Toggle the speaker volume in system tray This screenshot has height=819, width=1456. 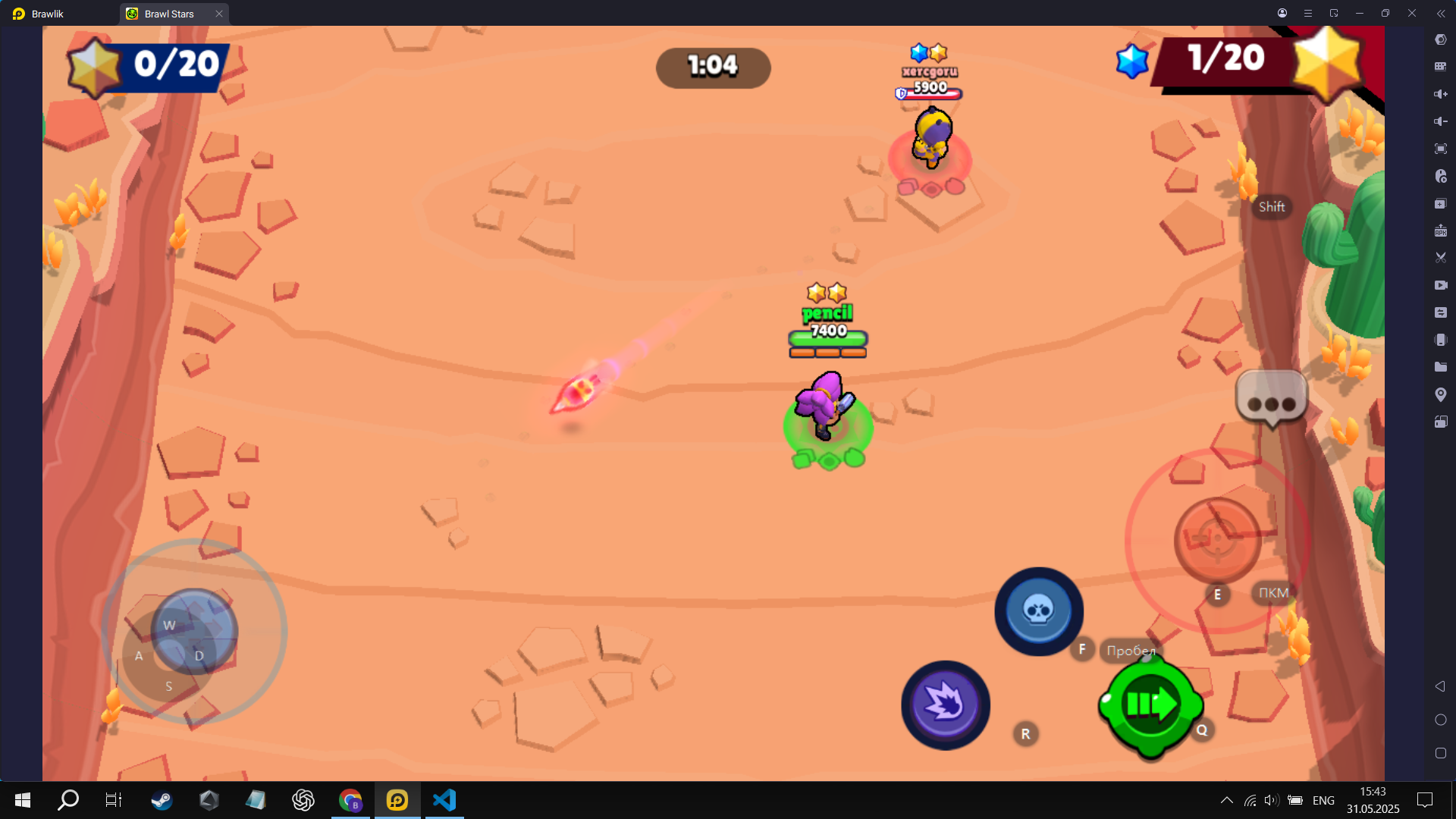tap(1271, 800)
